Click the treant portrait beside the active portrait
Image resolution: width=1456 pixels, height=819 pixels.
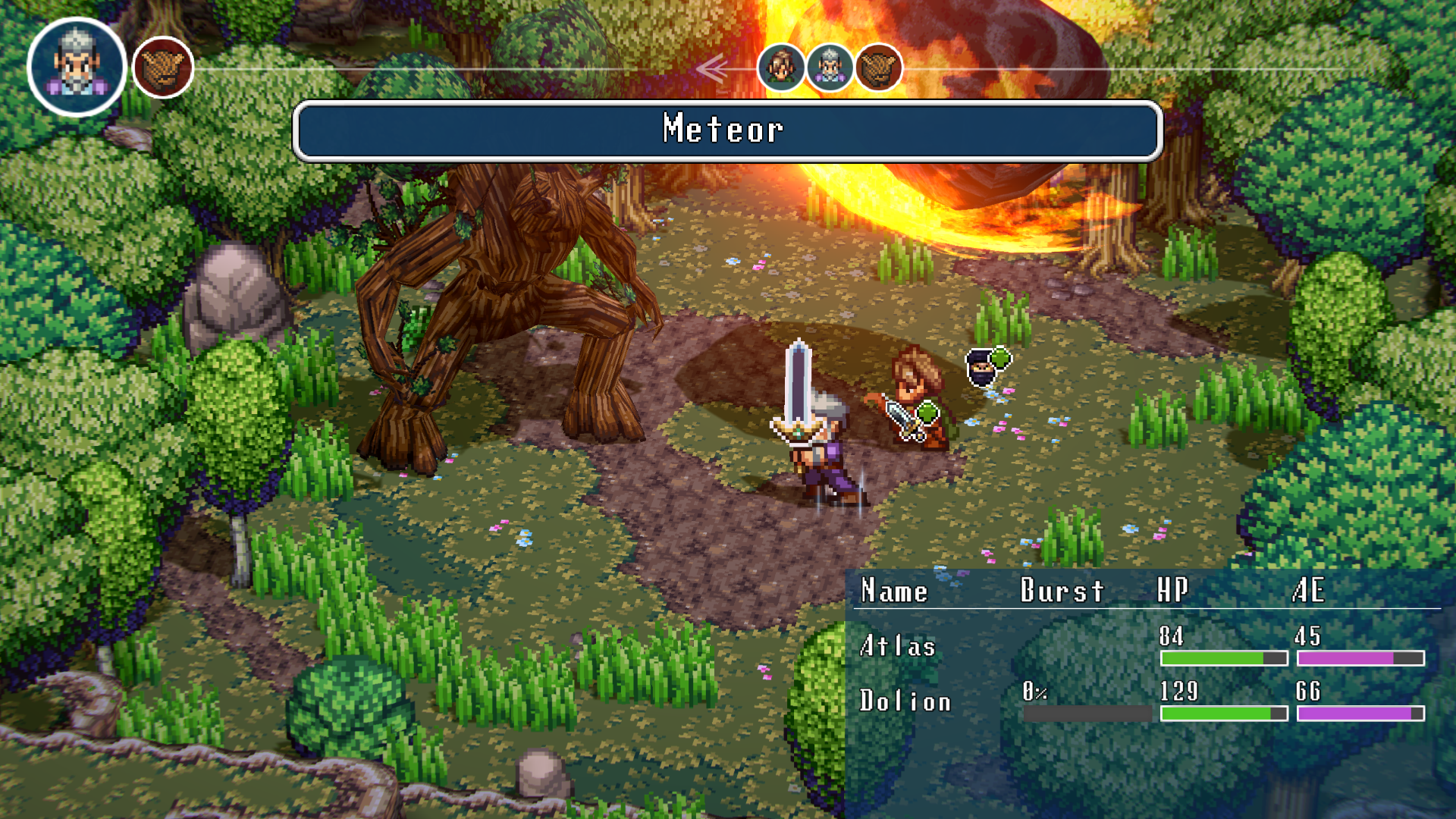163,67
